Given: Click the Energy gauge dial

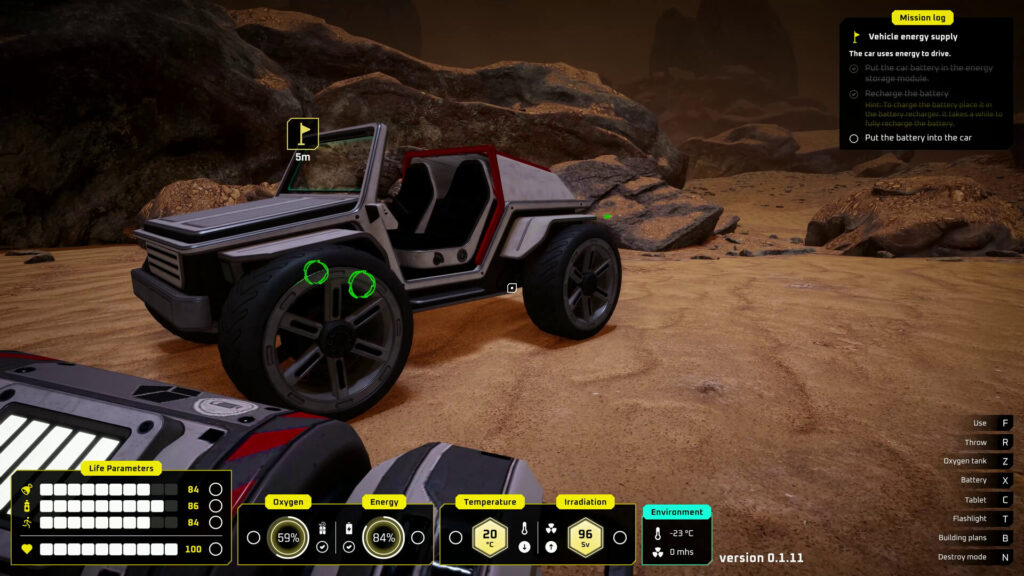Looking at the screenshot, I should pos(383,537).
